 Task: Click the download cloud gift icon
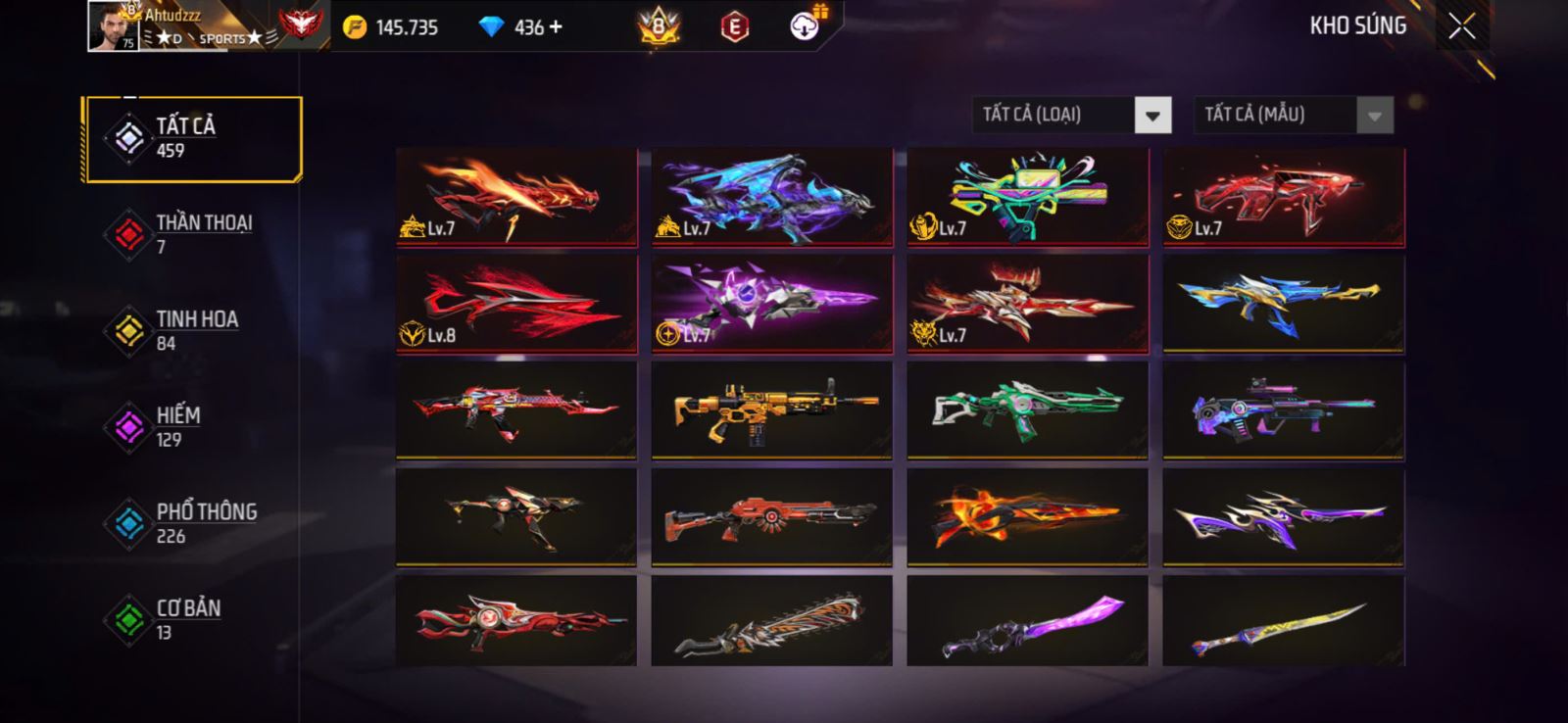click(805, 26)
